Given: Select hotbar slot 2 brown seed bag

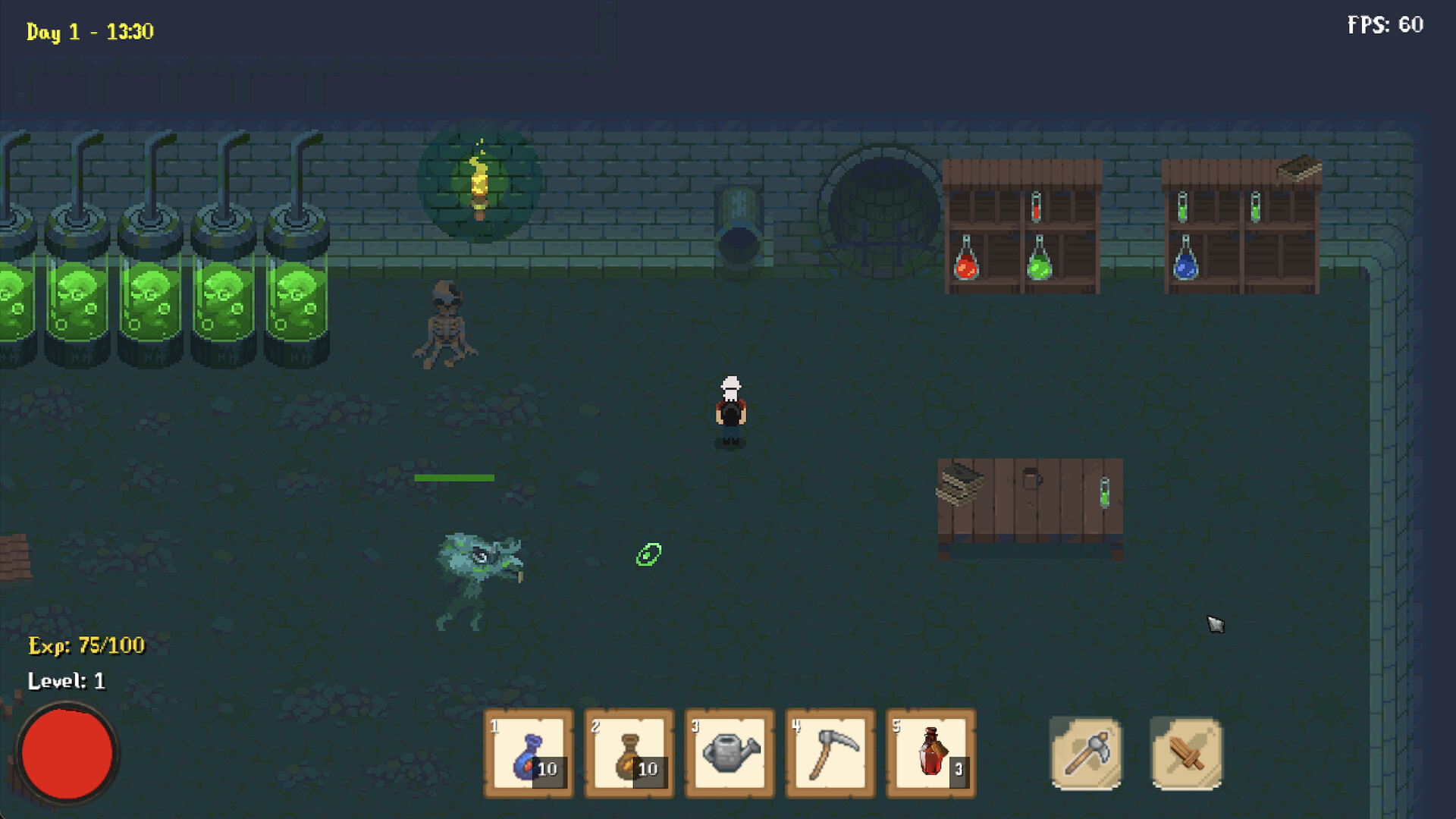Looking at the screenshot, I should coord(629,755).
